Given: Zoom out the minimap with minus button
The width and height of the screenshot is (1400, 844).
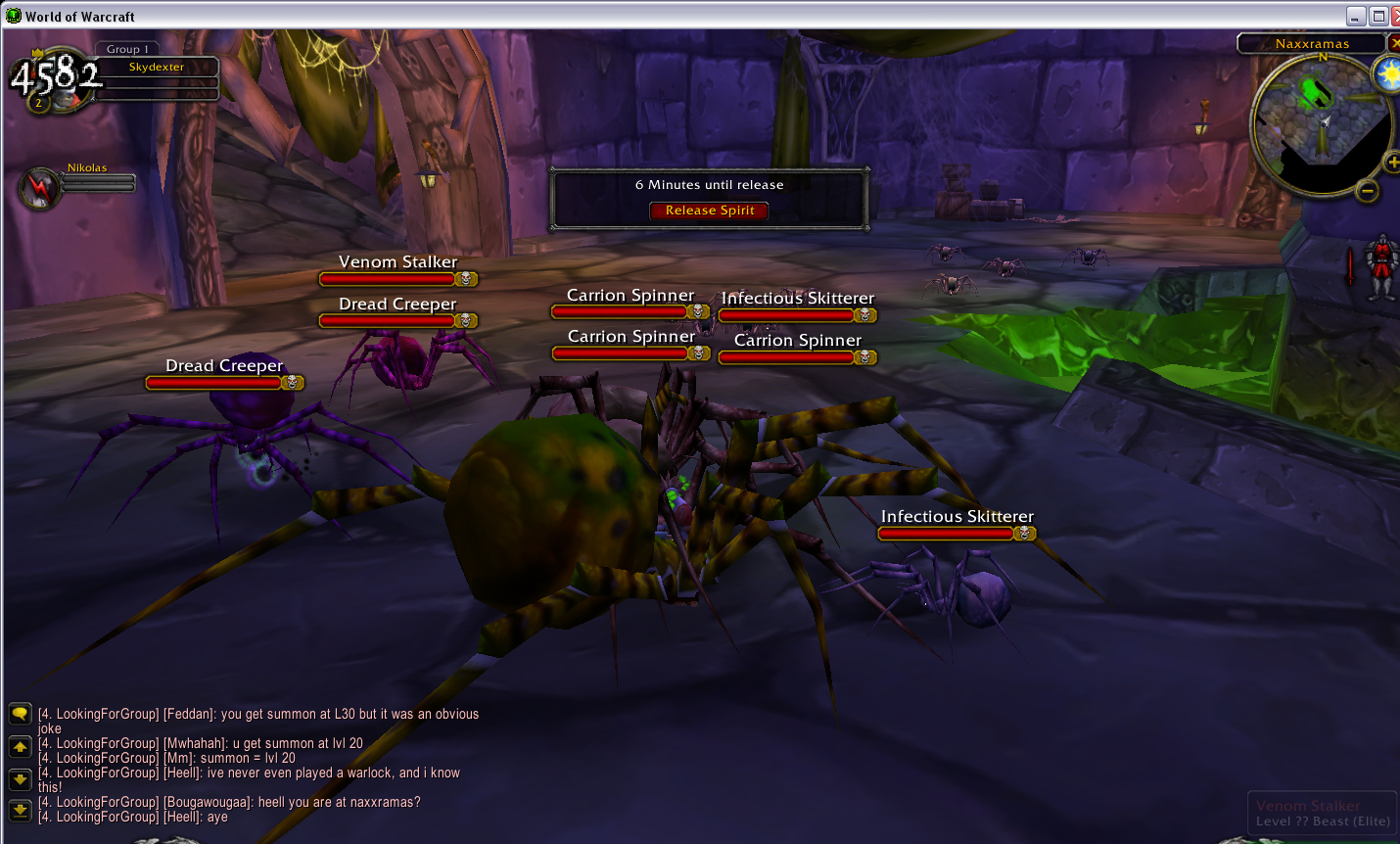Looking at the screenshot, I should click(1368, 191).
